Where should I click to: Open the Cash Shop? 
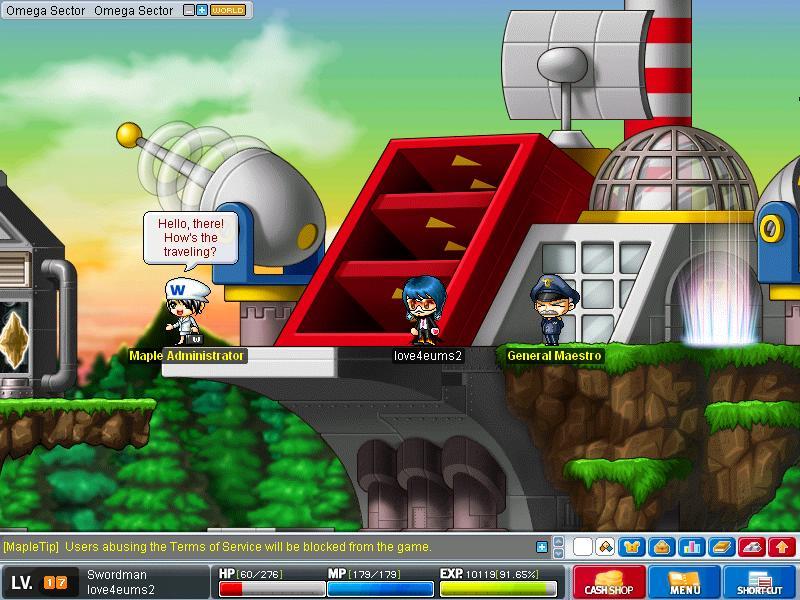[609, 582]
